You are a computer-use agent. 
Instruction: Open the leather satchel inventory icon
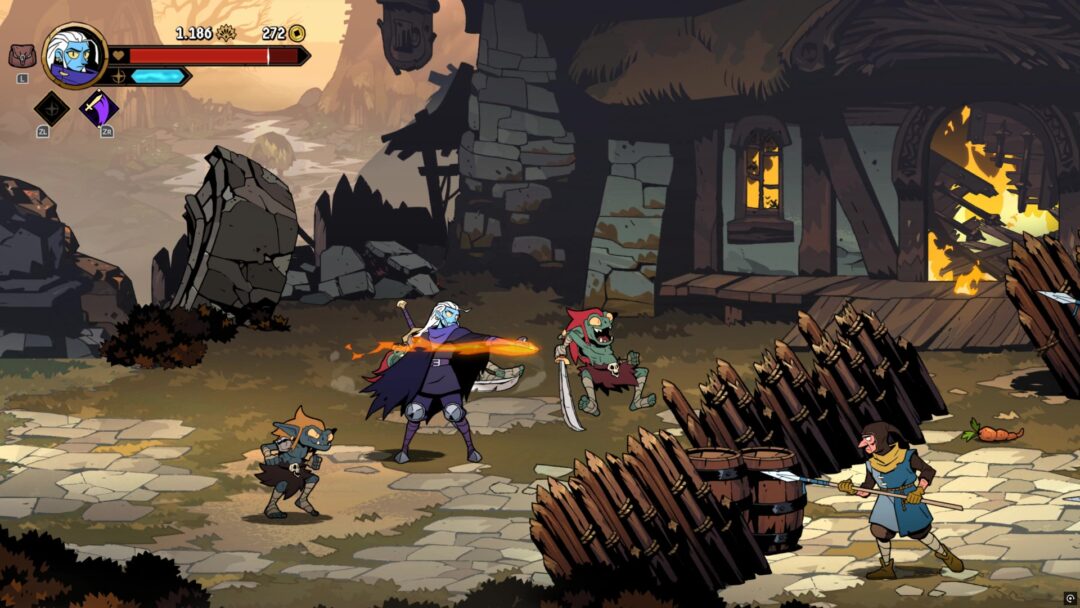coord(22,56)
